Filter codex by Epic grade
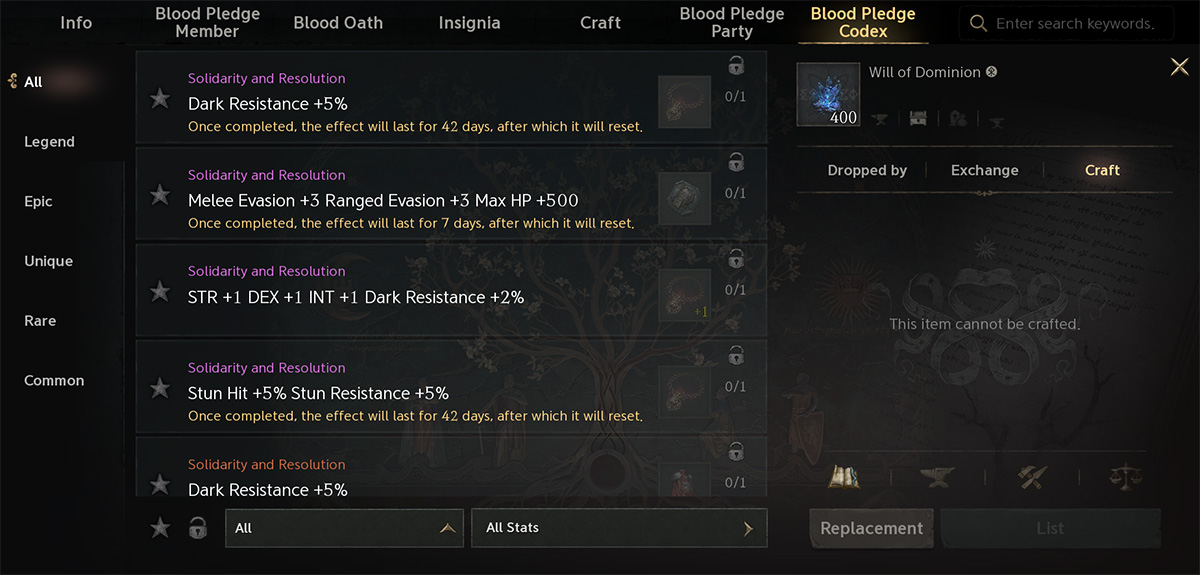 (x=38, y=201)
